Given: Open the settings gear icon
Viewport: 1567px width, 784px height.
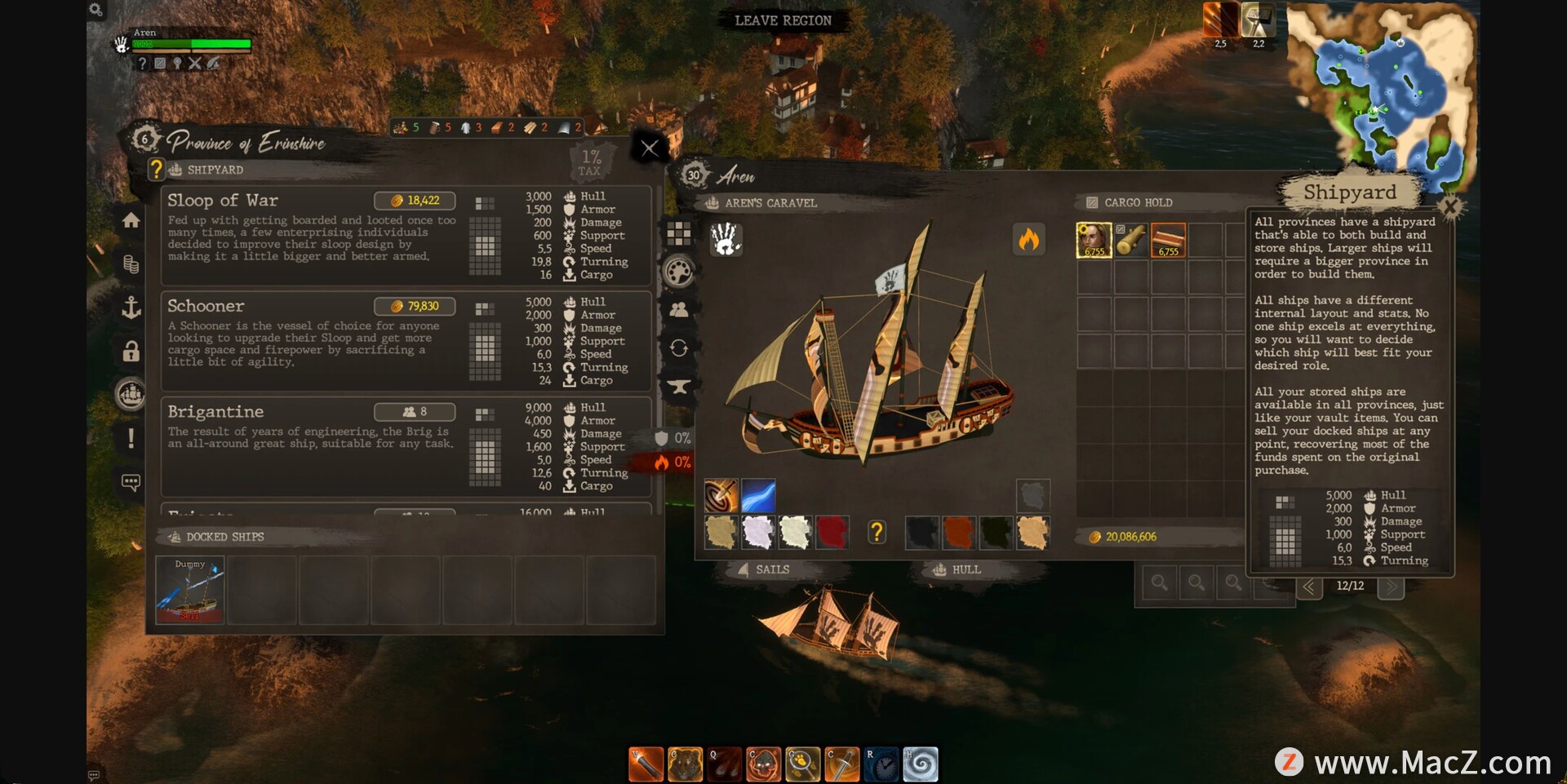Looking at the screenshot, I should pos(95,10).
